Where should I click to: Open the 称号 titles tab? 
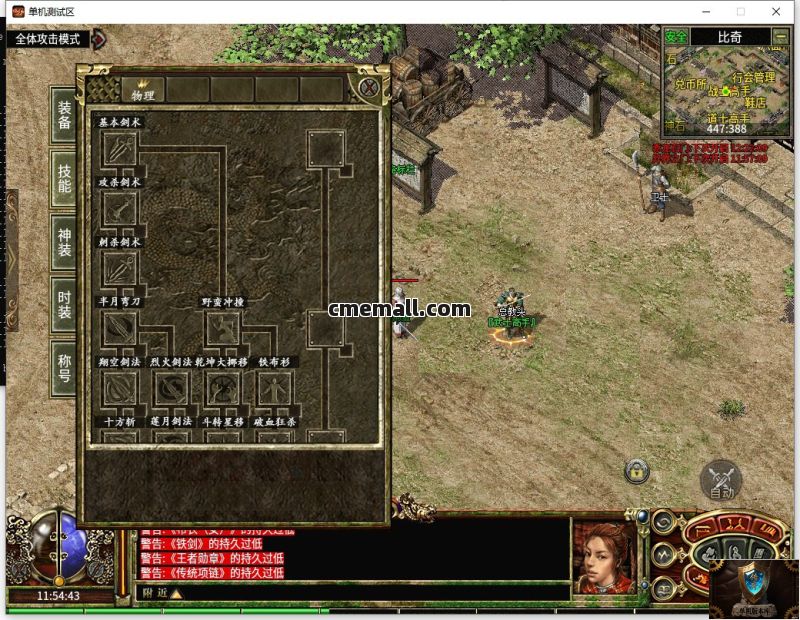point(65,368)
